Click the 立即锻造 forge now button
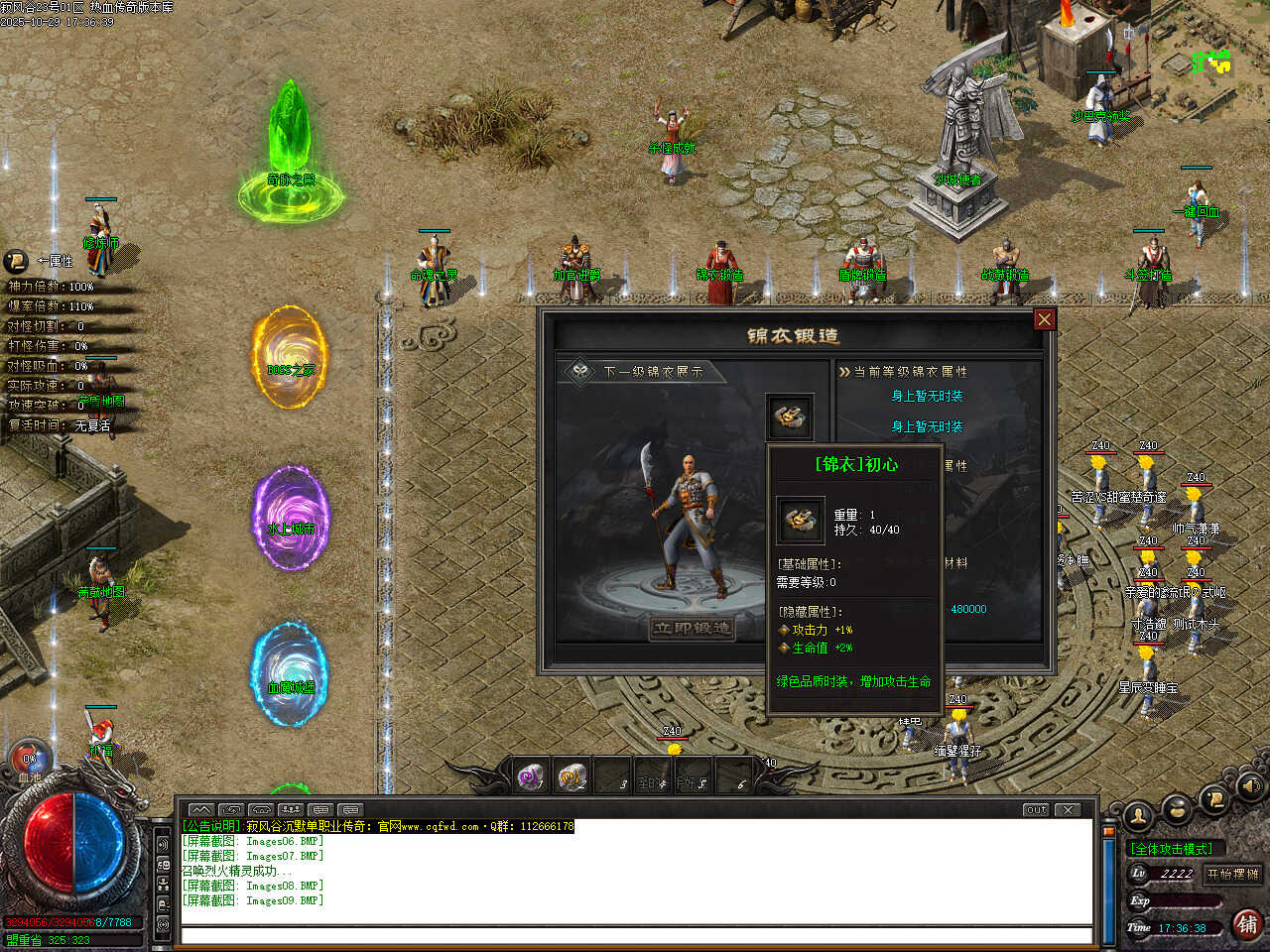The width and height of the screenshot is (1270, 952). (x=693, y=628)
